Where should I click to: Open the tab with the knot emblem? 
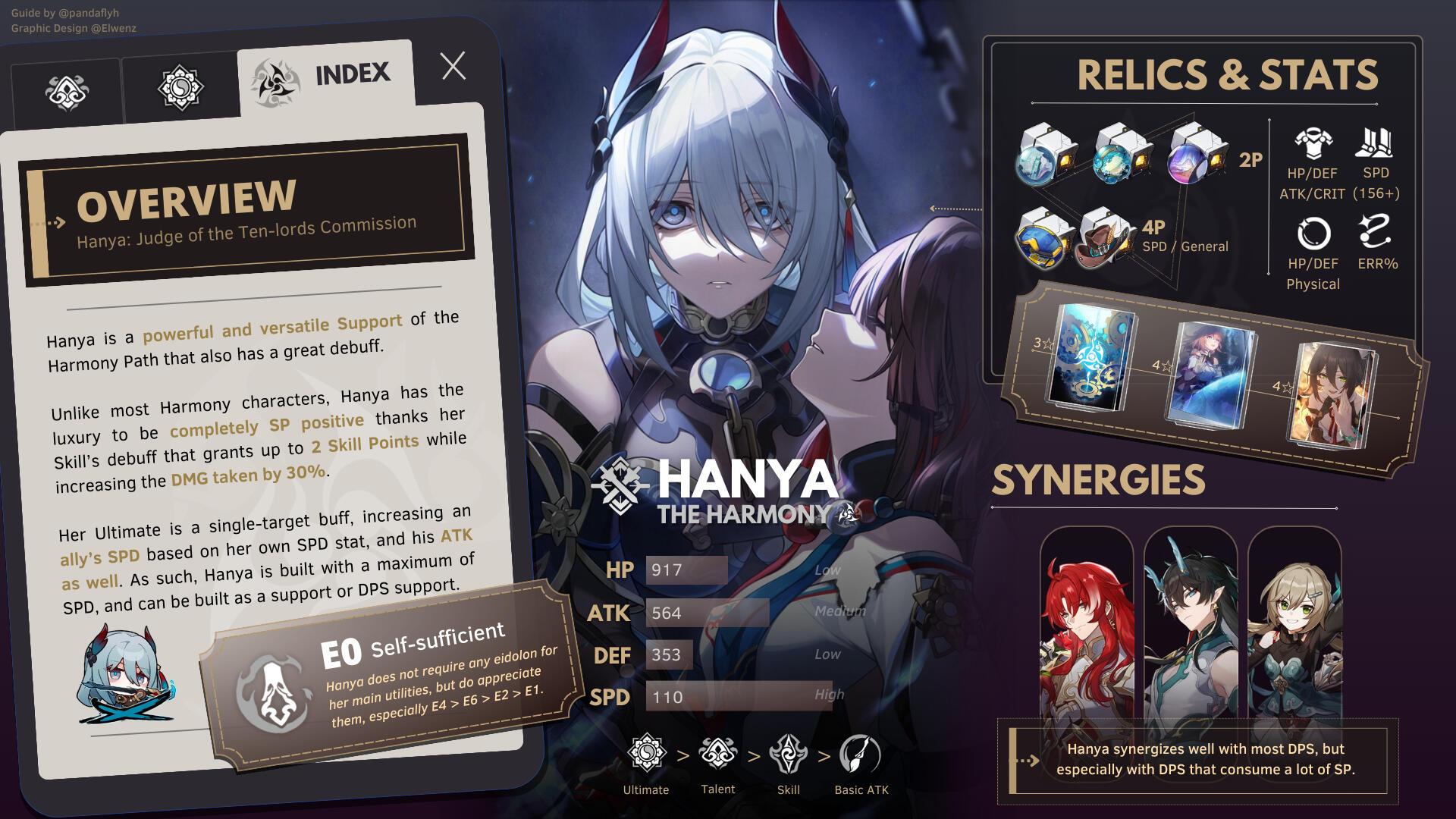pyautogui.click(x=67, y=93)
